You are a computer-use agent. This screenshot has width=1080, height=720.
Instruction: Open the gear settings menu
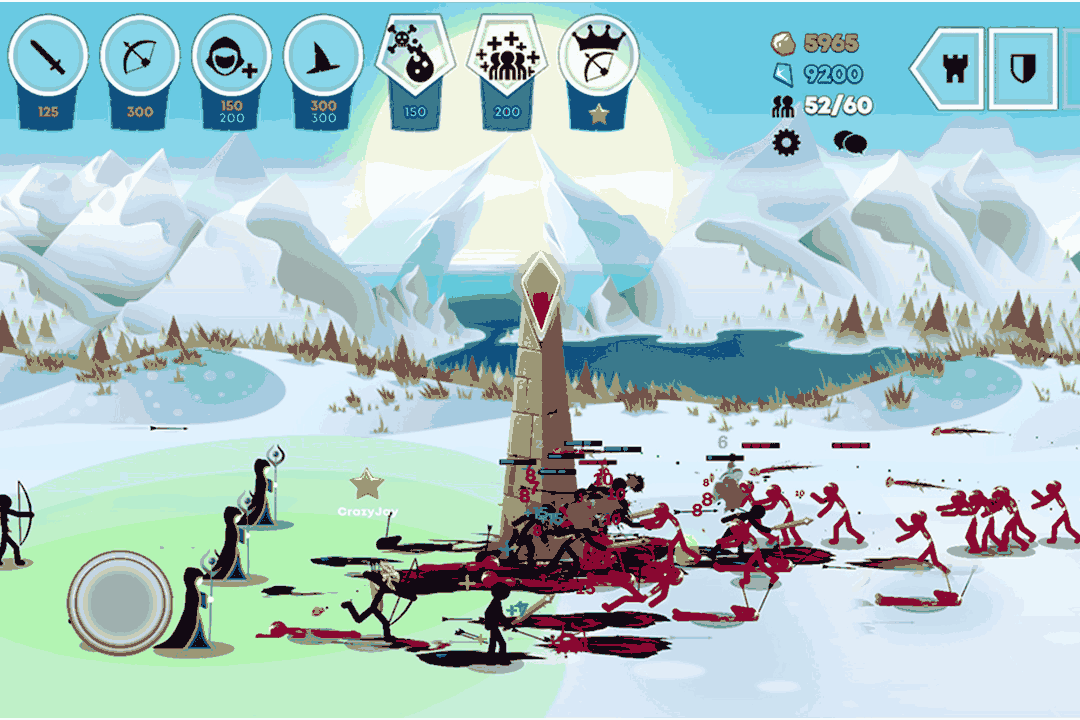pyautogui.click(x=788, y=142)
